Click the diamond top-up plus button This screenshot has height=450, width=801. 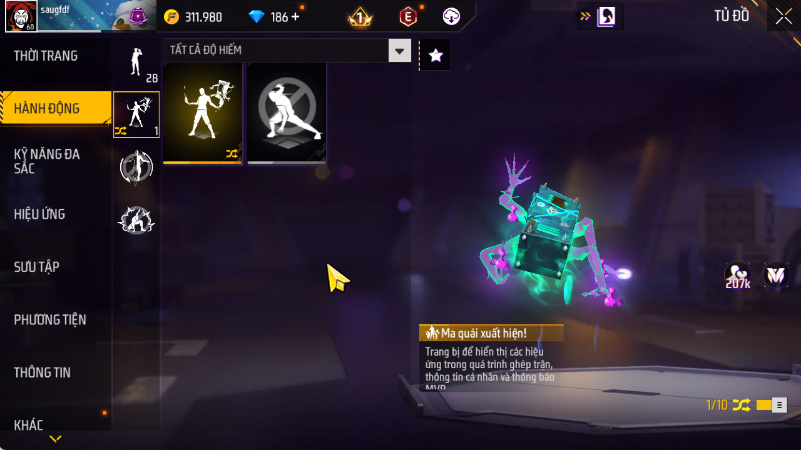point(295,17)
